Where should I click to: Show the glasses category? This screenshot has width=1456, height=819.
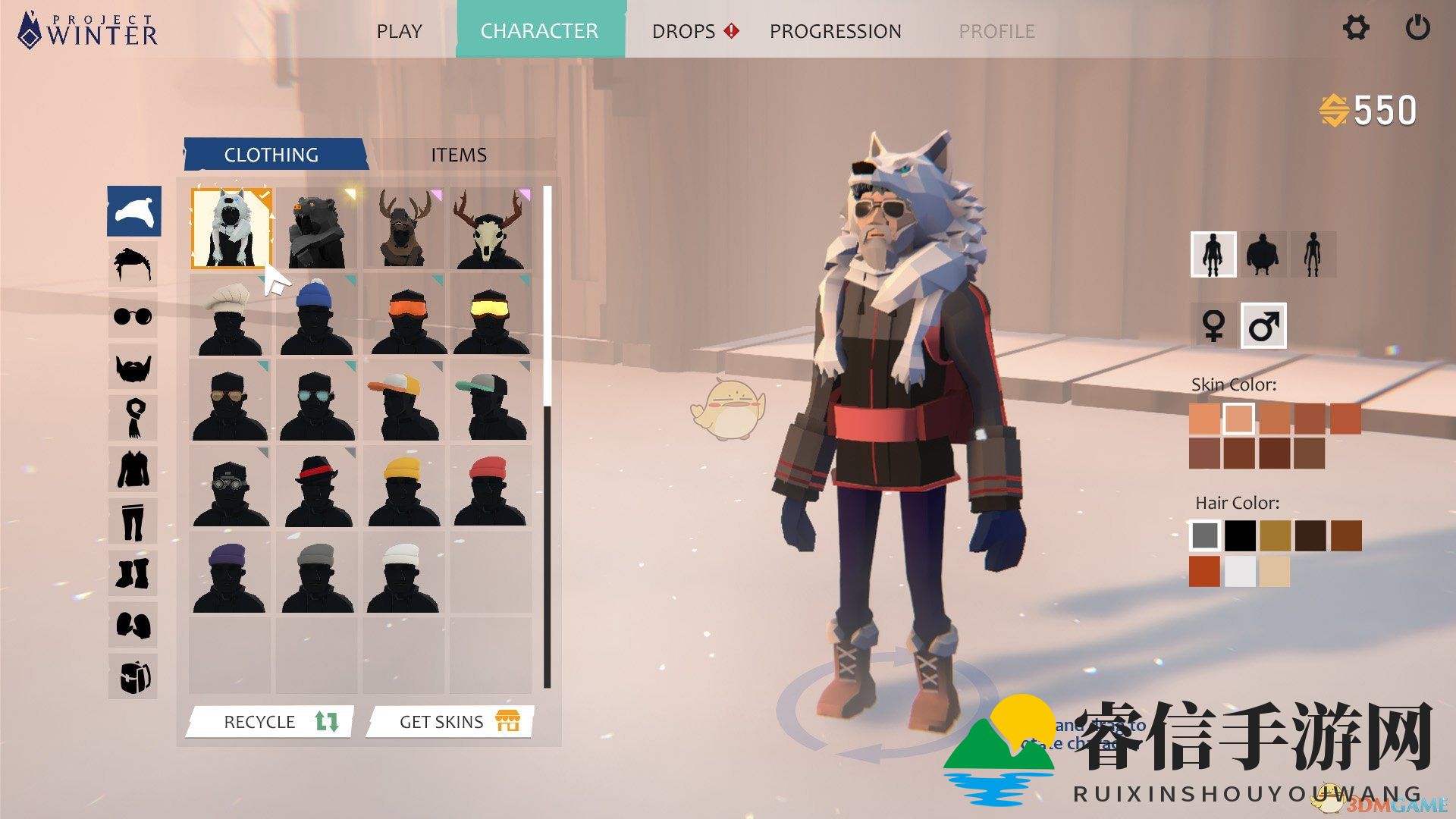[133, 315]
